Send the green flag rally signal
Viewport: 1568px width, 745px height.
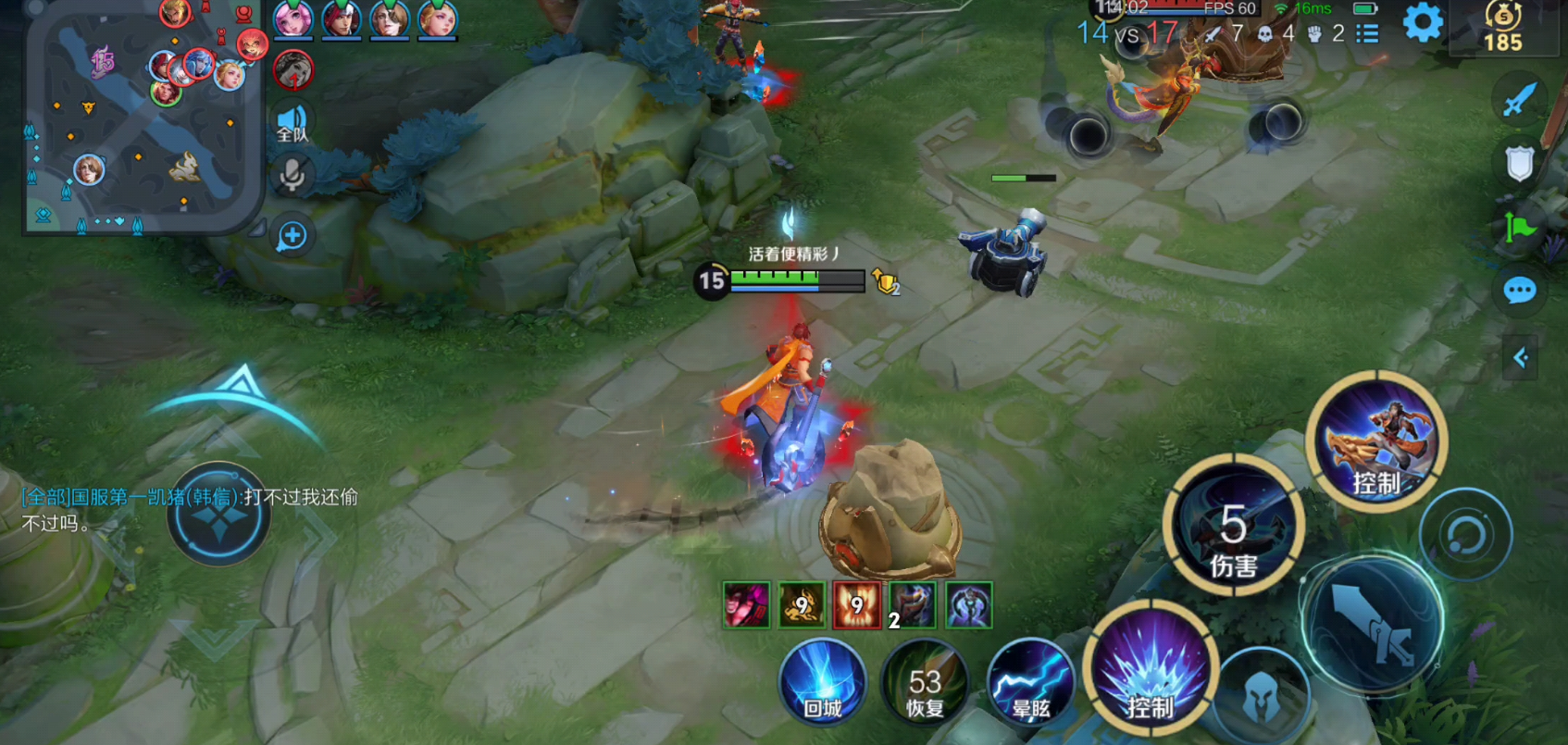pyautogui.click(x=1519, y=228)
